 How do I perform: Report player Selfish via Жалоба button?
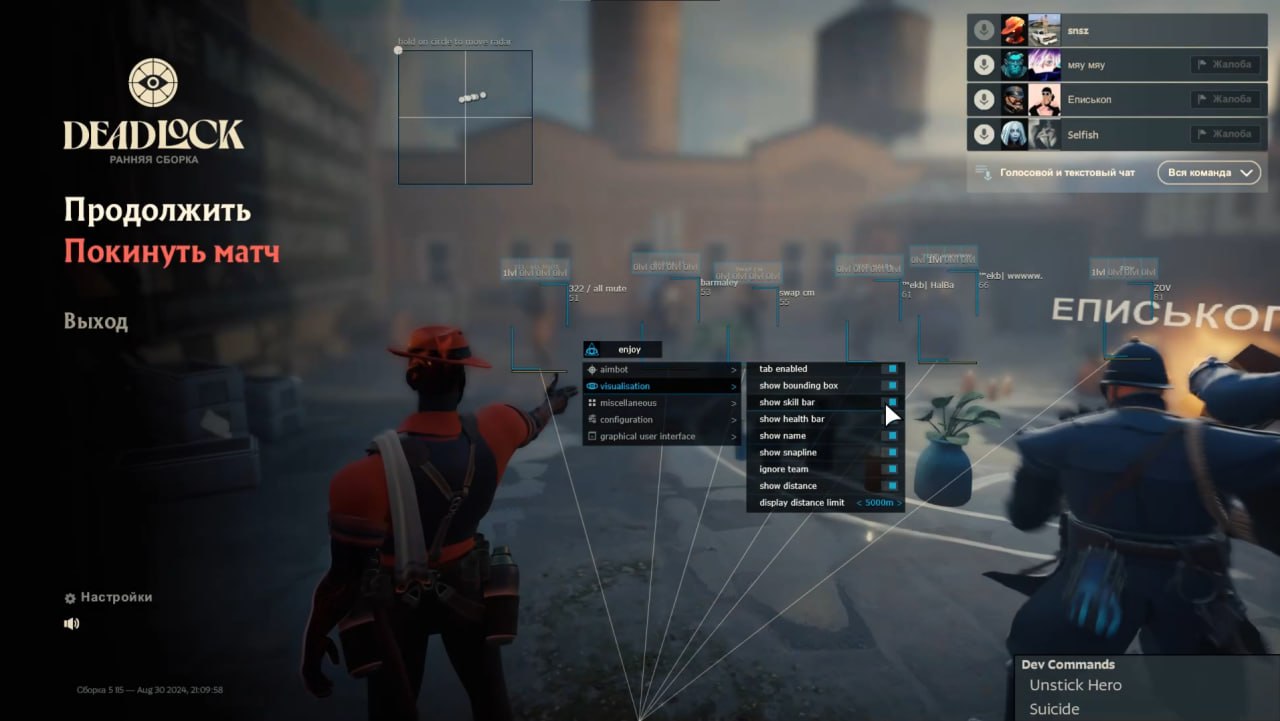pyautogui.click(x=1226, y=133)
